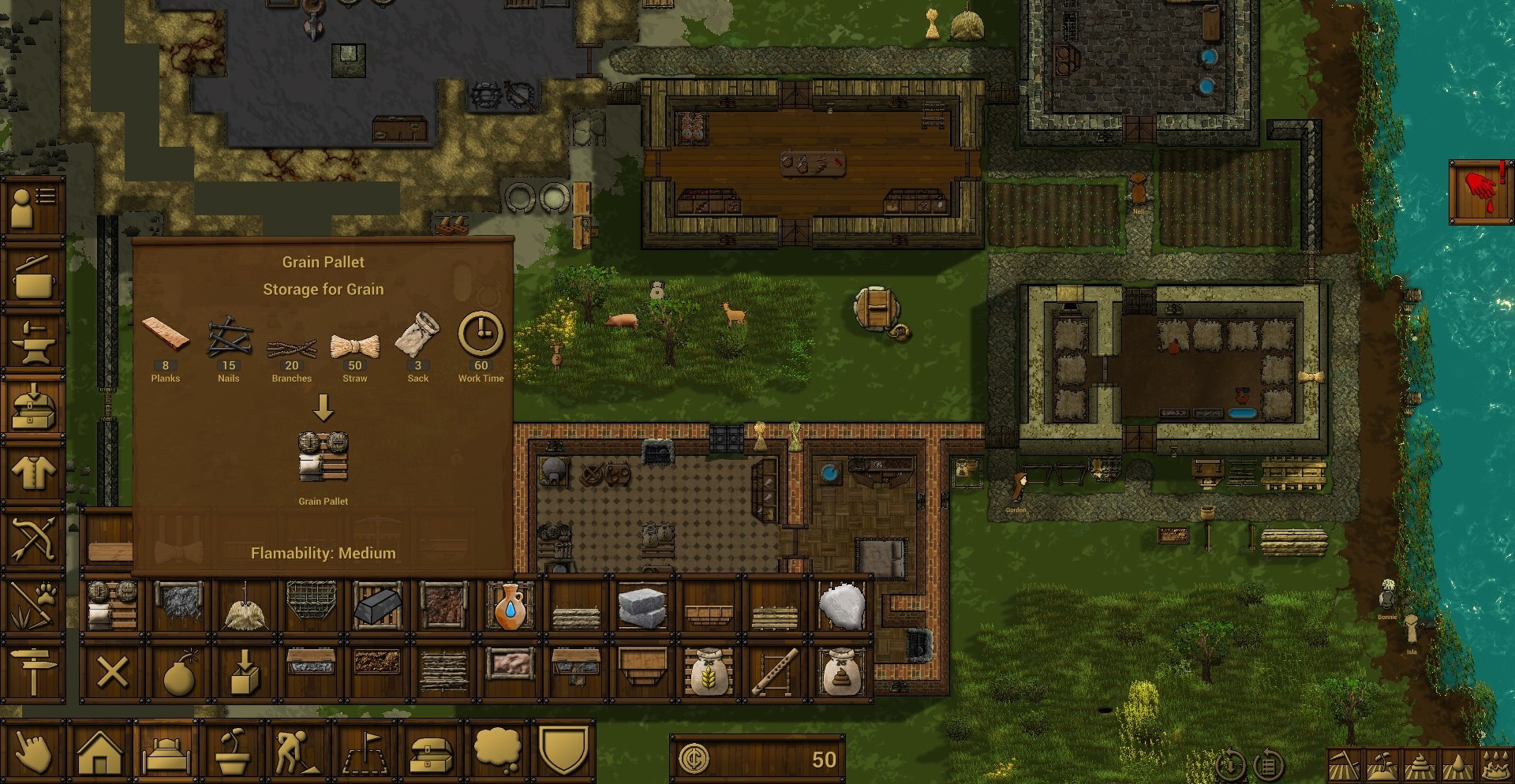Viewport: 1515px width, 784px height.
Task: Open the shield defense menu
Action: pyautogui.click(x=563, y=751)
